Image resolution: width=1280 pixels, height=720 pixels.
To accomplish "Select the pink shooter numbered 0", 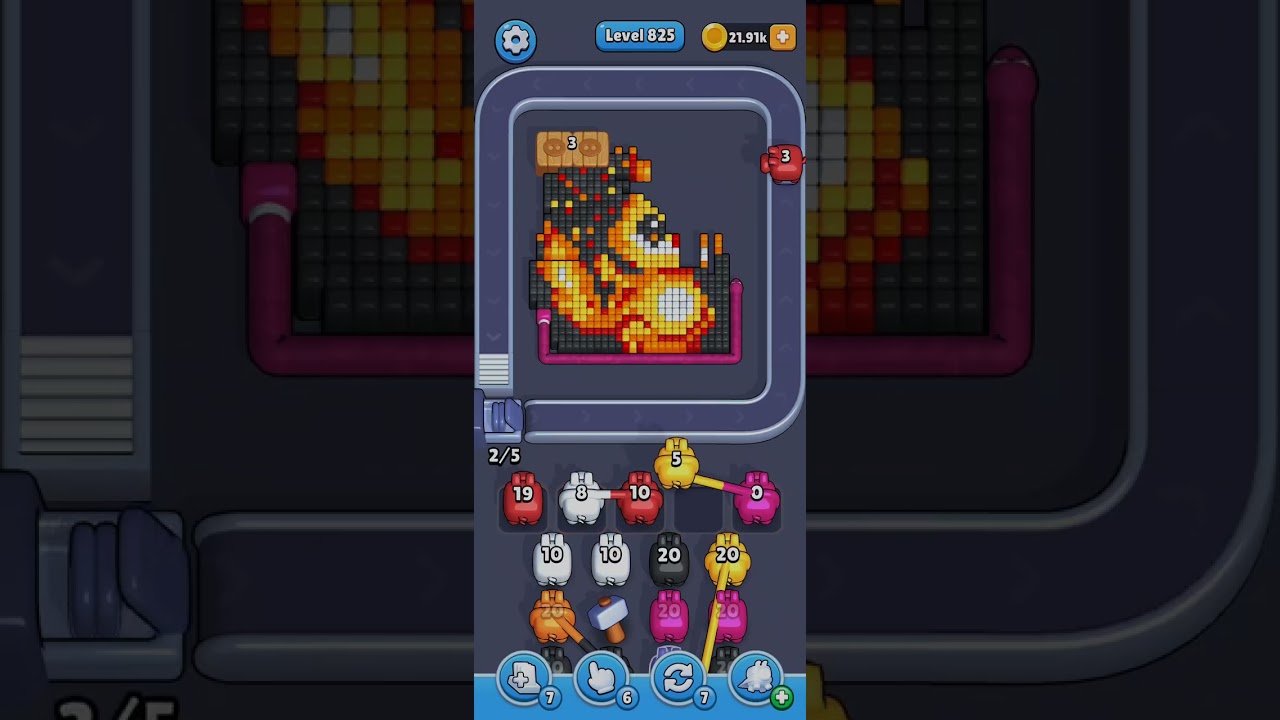I will click(757, 498).
